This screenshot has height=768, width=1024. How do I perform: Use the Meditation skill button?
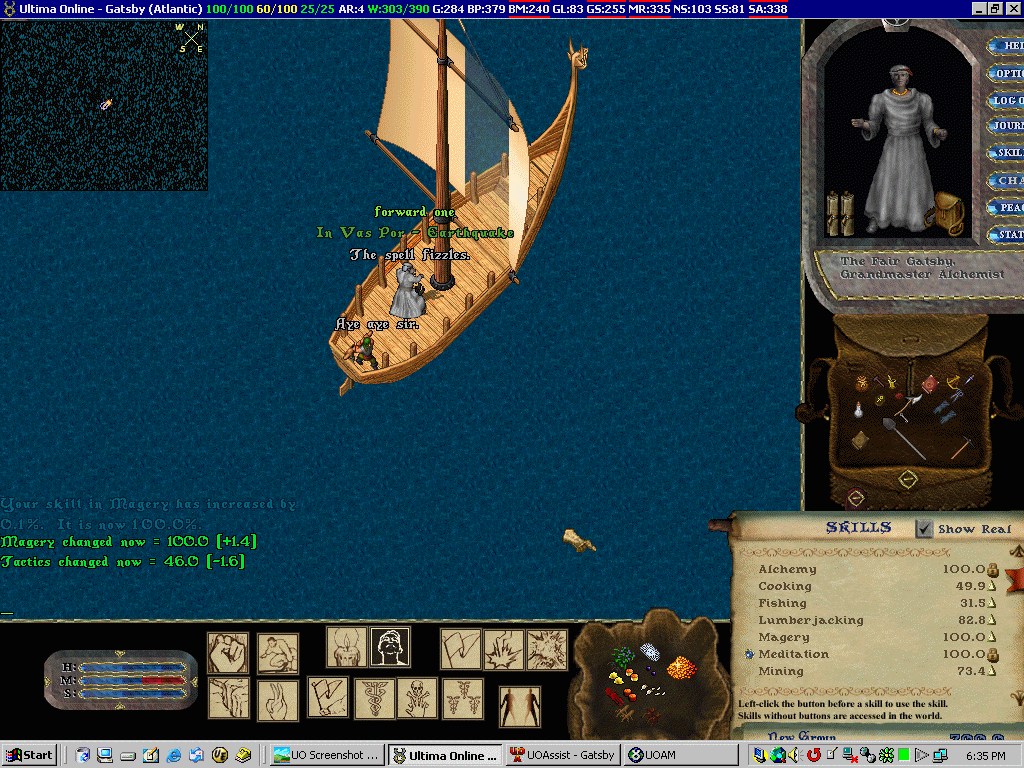point(749,654)
